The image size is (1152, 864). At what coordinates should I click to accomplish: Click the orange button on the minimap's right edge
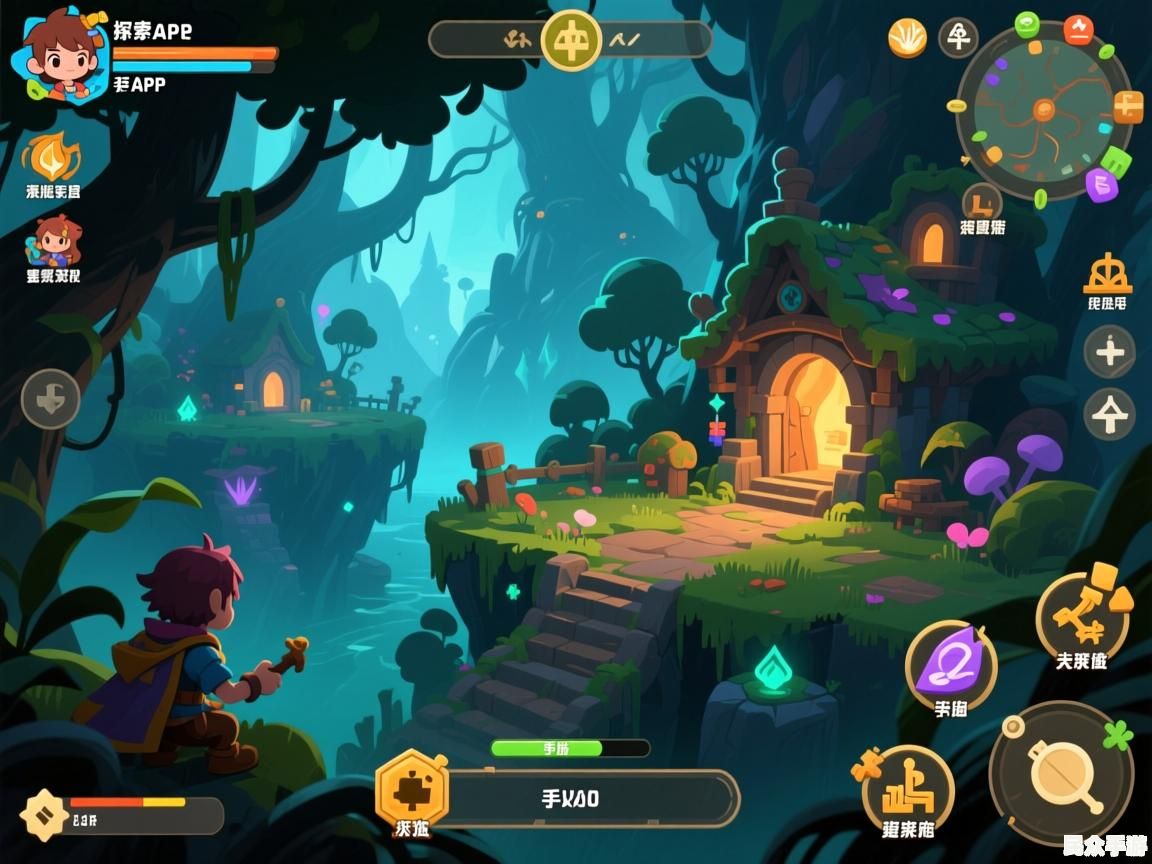[x=1128, y=106]
